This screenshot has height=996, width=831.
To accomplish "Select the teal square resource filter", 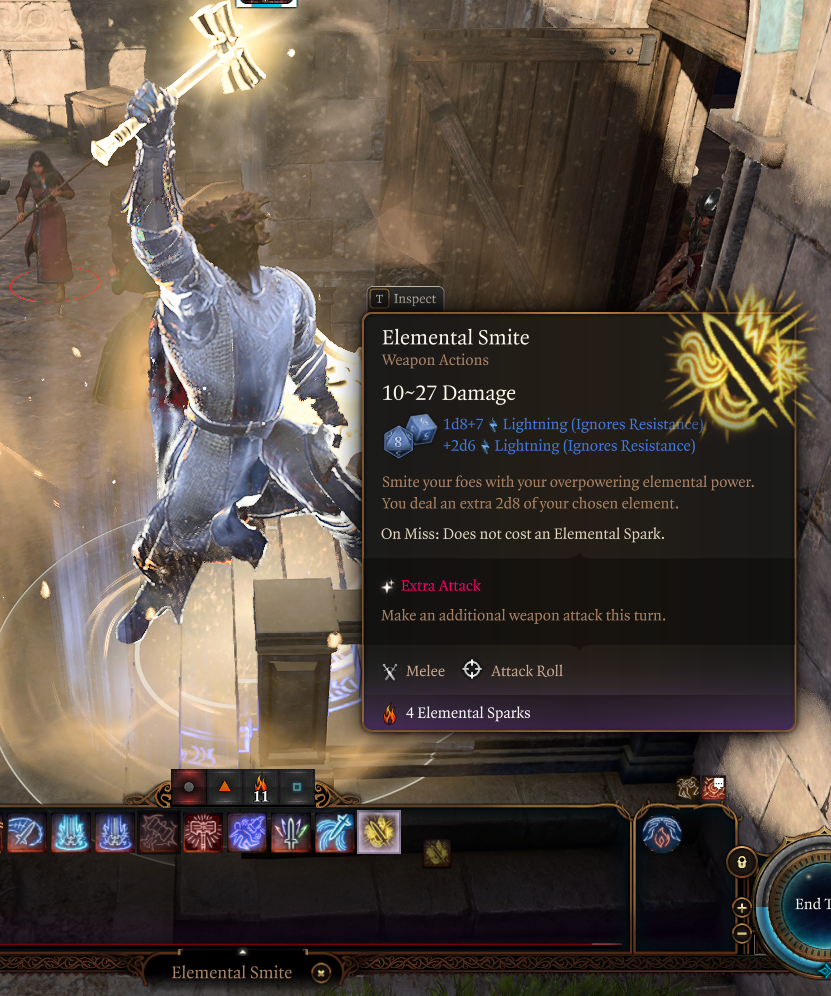I will [297, 787].
